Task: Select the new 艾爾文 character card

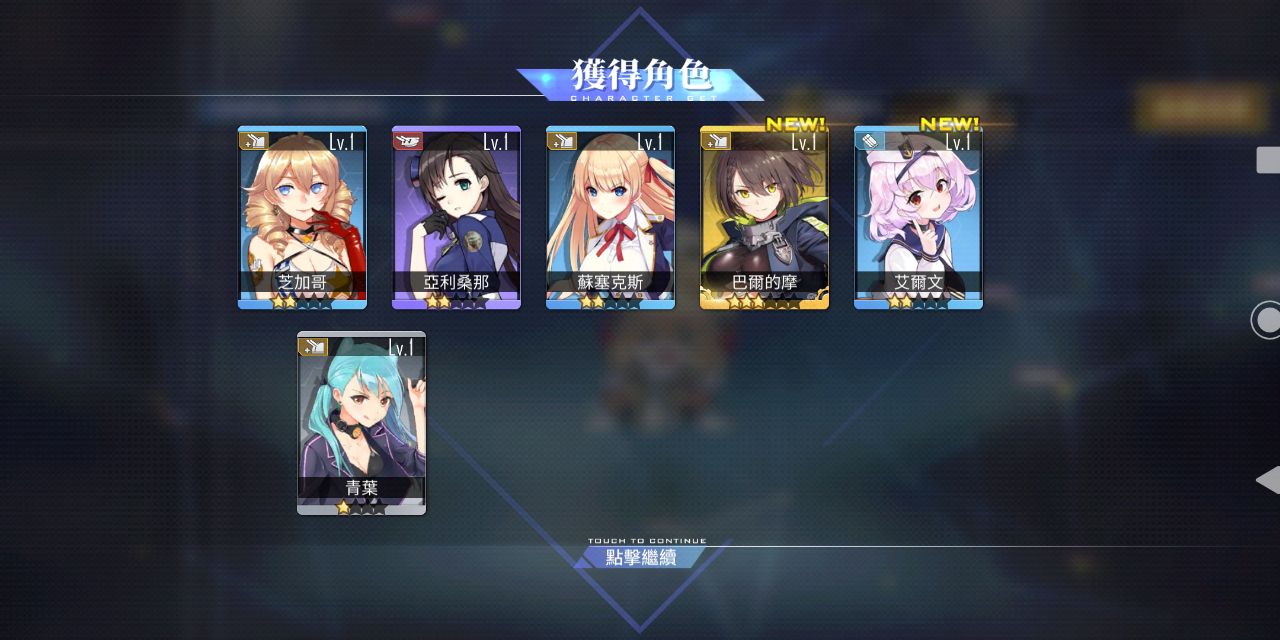Action: tap(918, 217)
